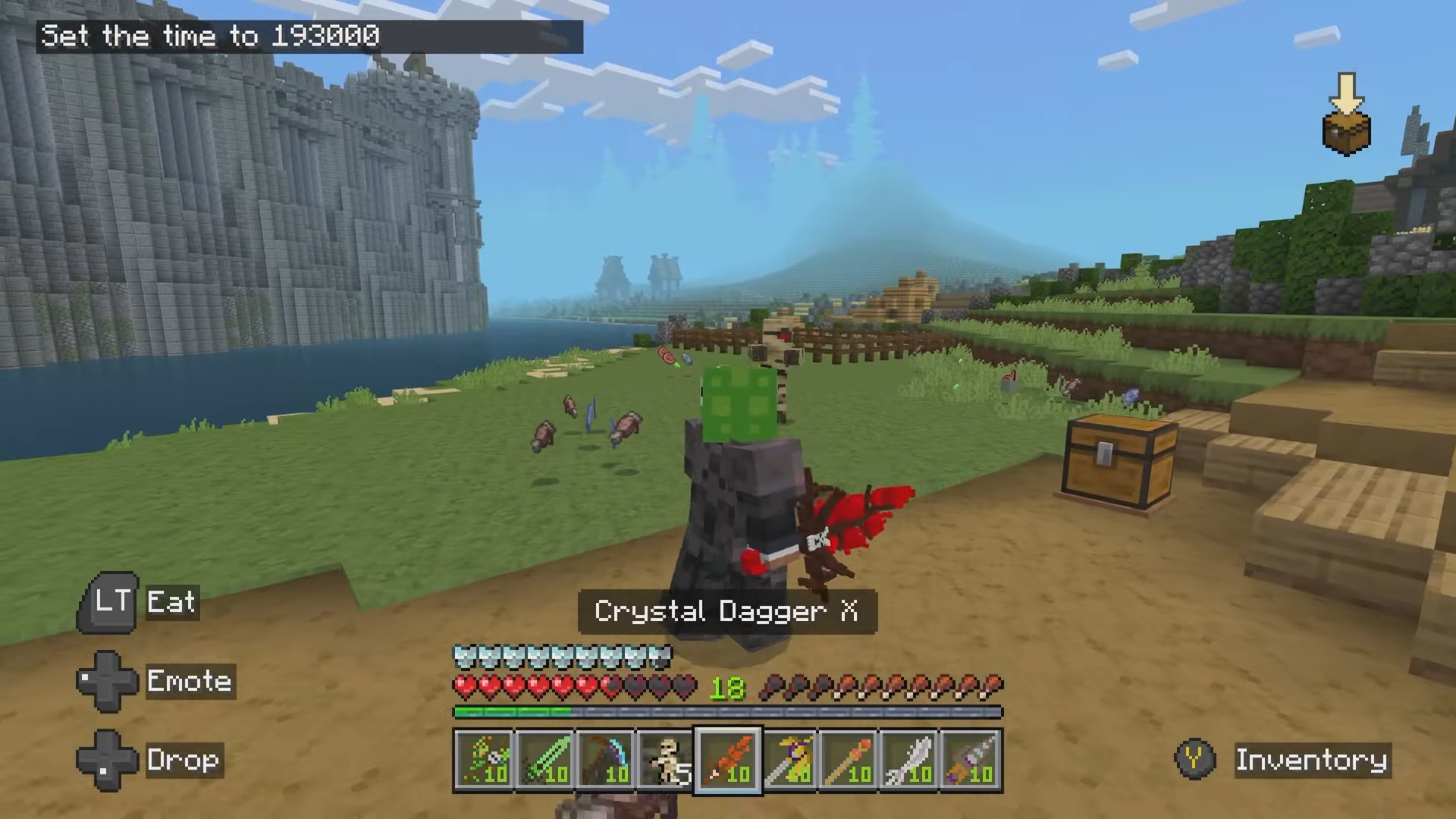Image resolution: width=1456 pixels, height=819 pixels.
Task: Select the green leafy vine weapon slot
Action: coord(485,760)
